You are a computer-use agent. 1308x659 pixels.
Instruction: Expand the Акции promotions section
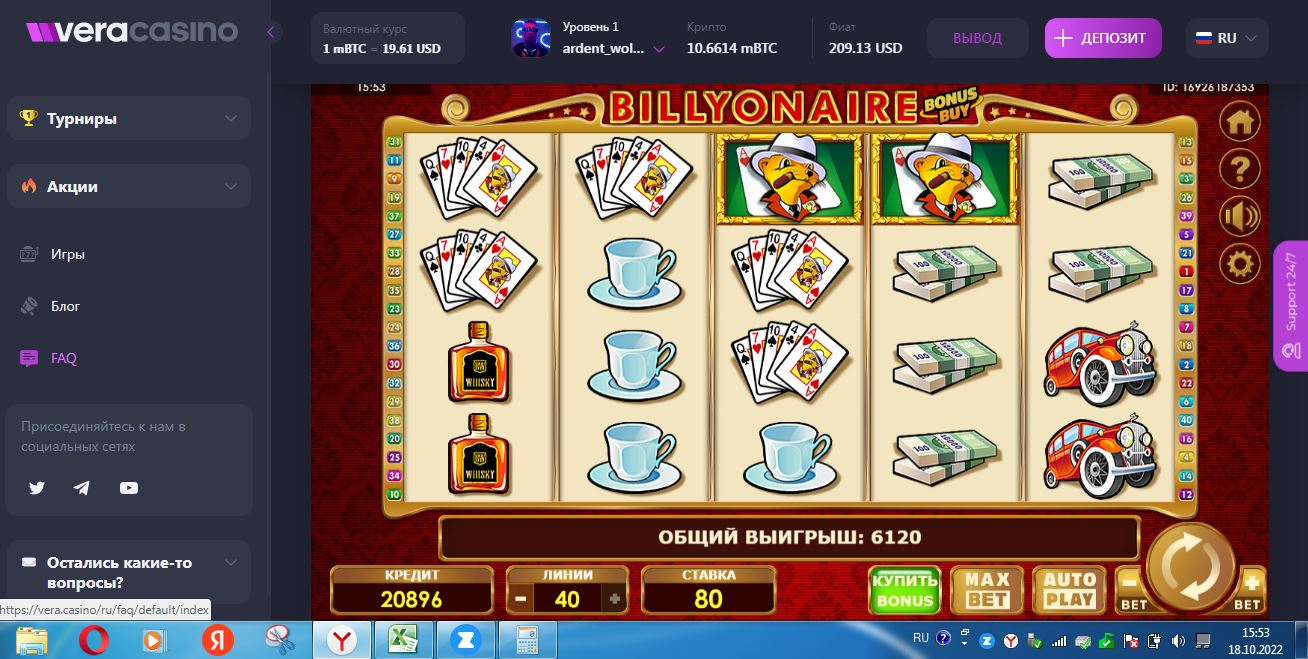[129, 186]
